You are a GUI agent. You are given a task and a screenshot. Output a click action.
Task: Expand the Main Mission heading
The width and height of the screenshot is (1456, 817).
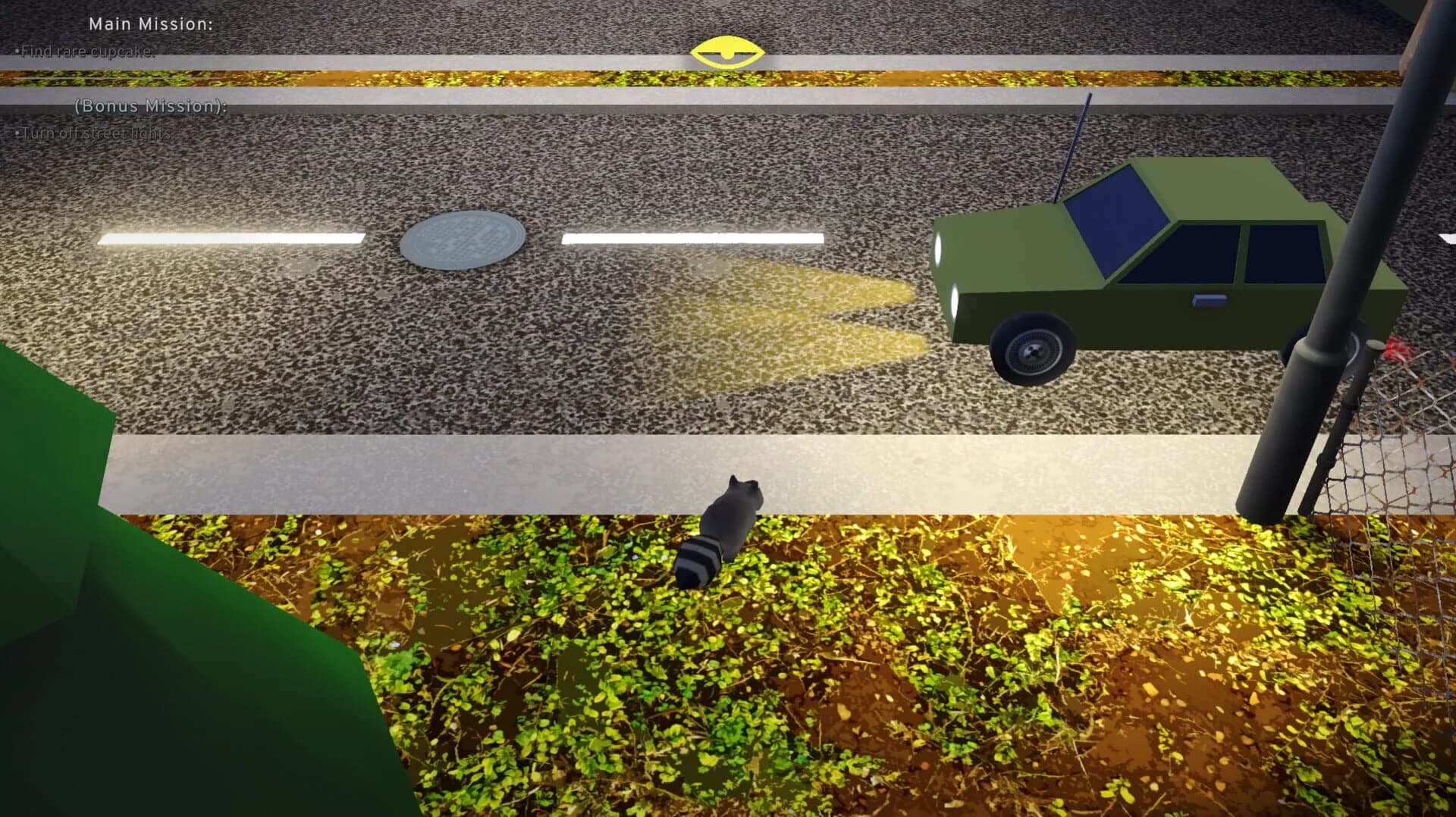point(150,24)
